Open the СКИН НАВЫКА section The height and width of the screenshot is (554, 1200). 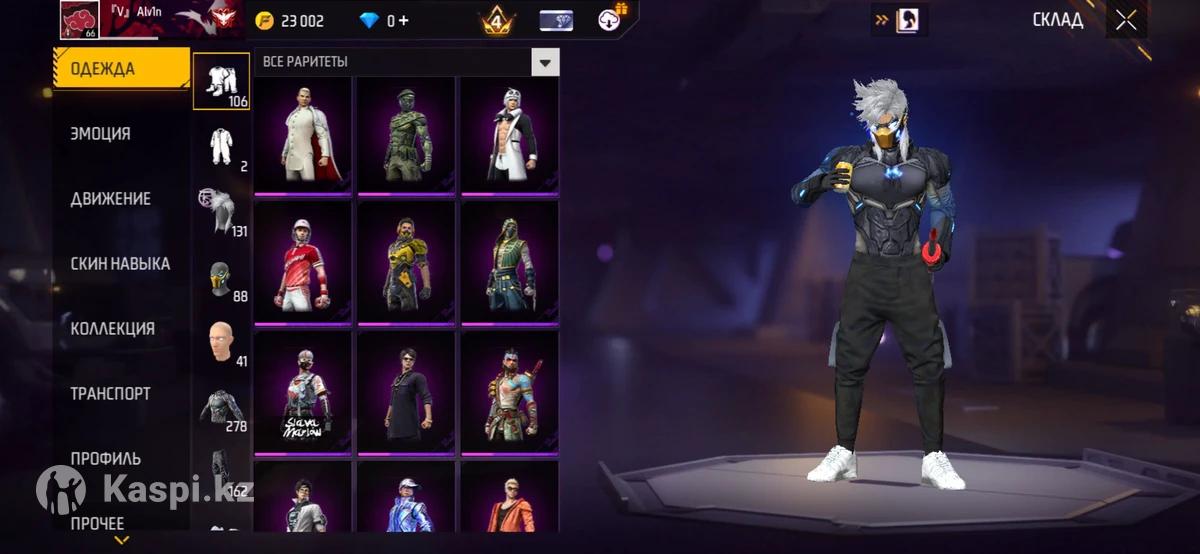pos(120,264)
